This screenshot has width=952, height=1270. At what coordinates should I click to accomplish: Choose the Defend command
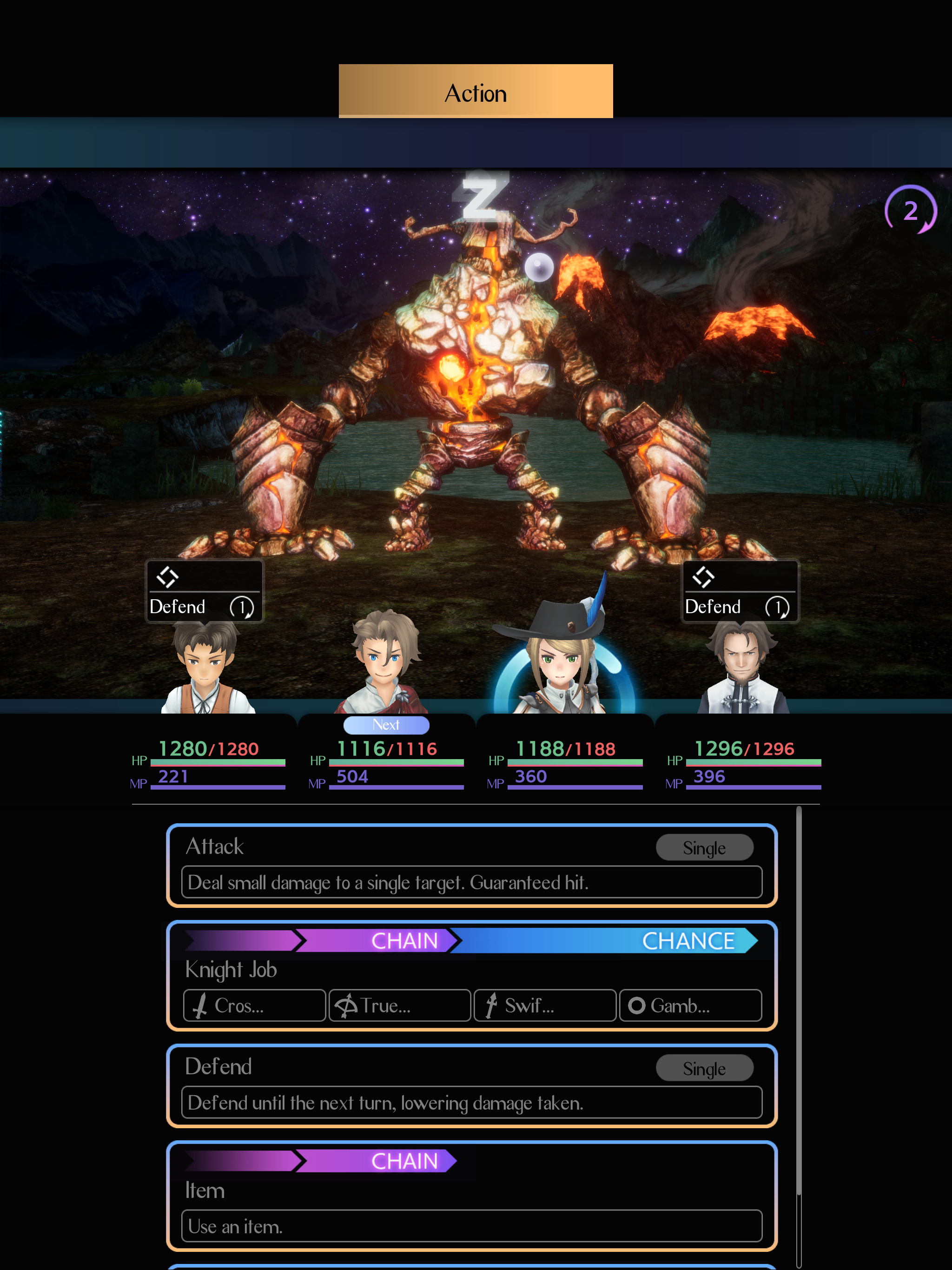pos(471,1085)
